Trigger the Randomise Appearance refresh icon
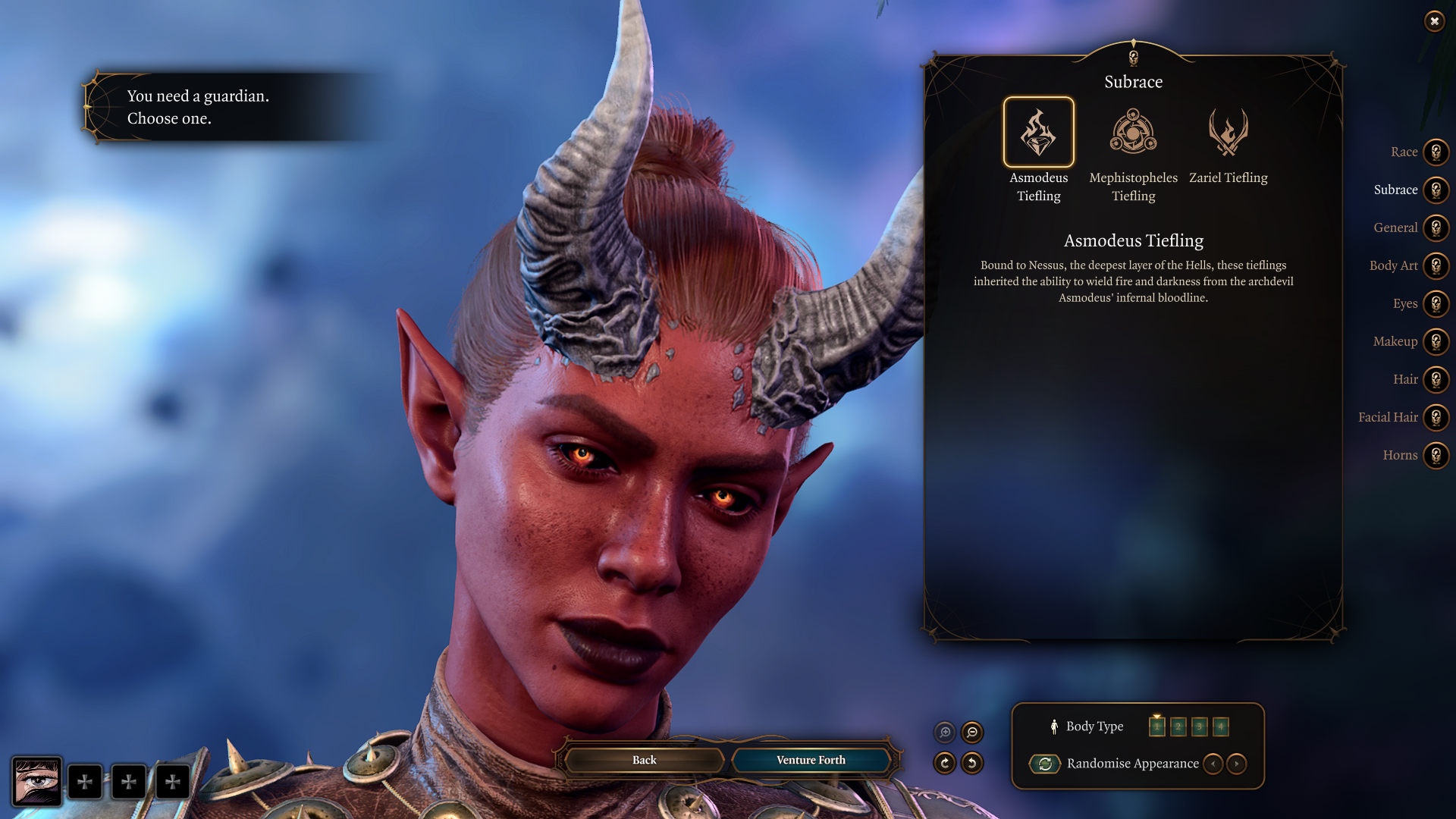This screenshot has width=1456, height=819. point(1045,764)
